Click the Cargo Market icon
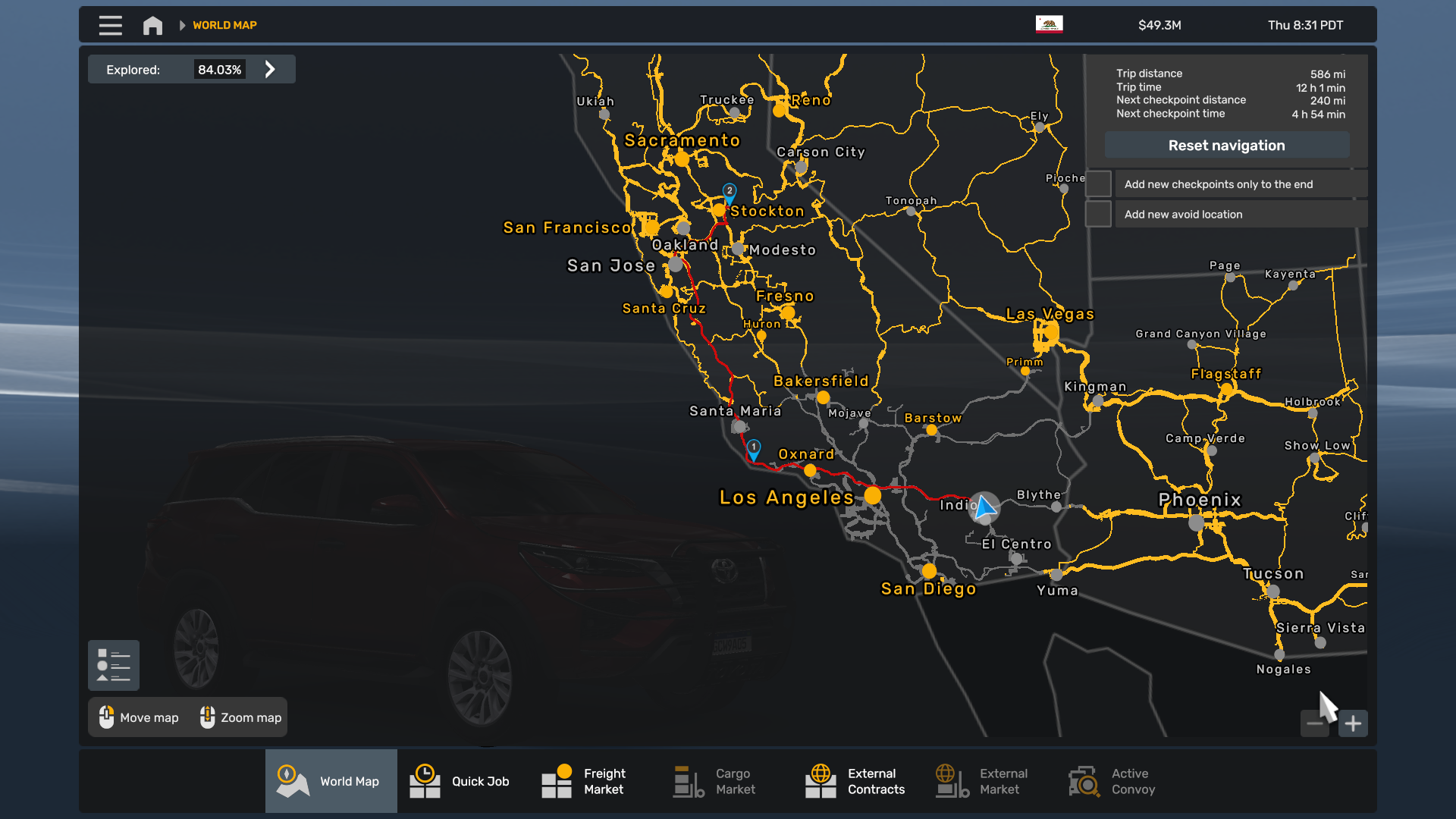The width and height of the screenshot is (1456, 819). [x=686, y=781]
